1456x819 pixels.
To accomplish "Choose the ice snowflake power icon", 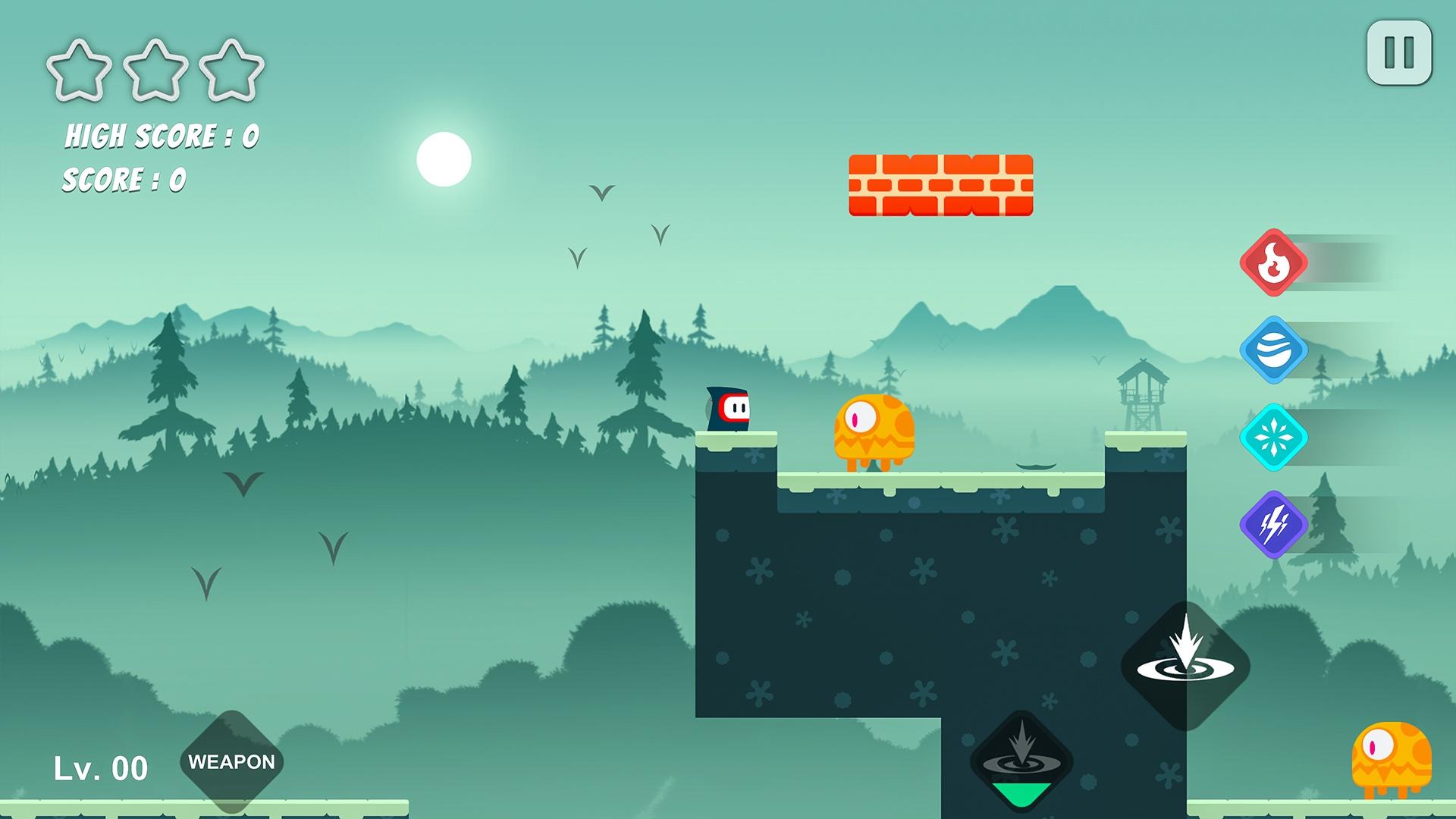I will tap(1274, 436).
